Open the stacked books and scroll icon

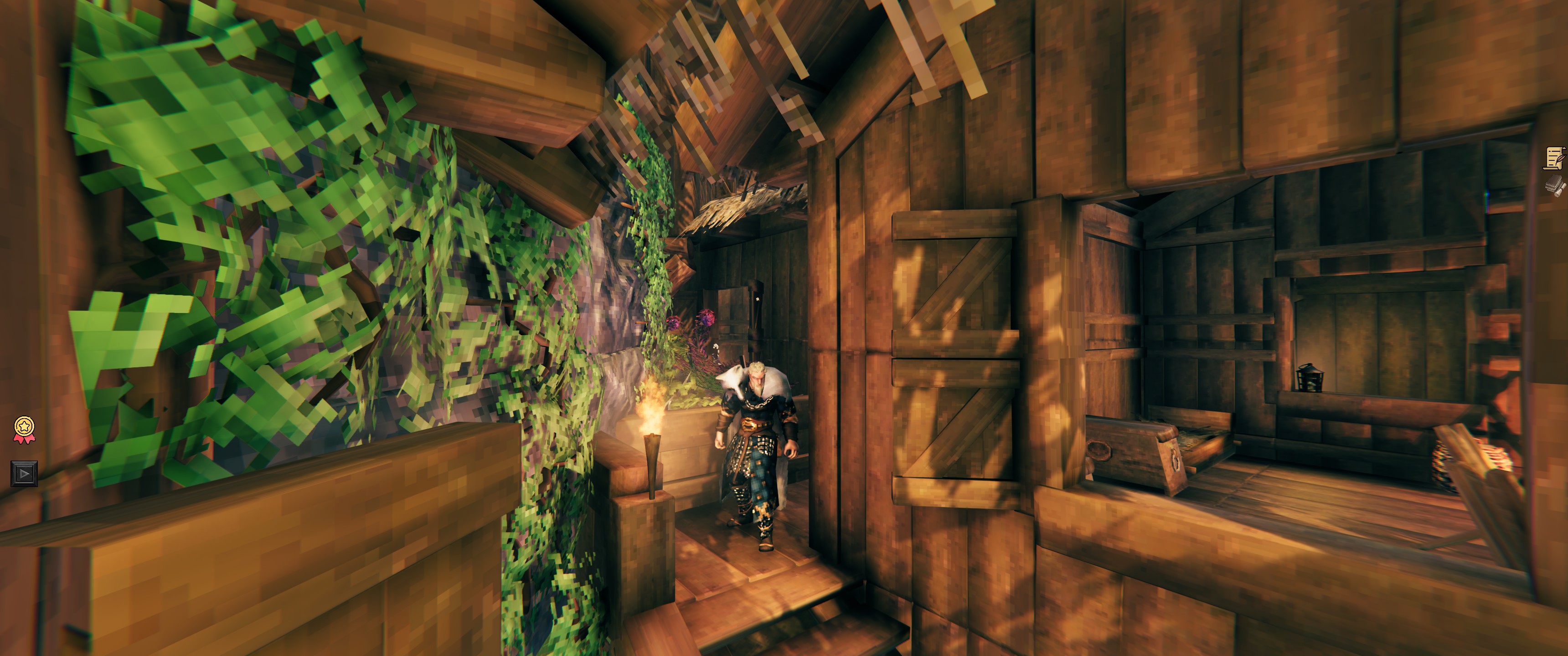point(1555,185)
